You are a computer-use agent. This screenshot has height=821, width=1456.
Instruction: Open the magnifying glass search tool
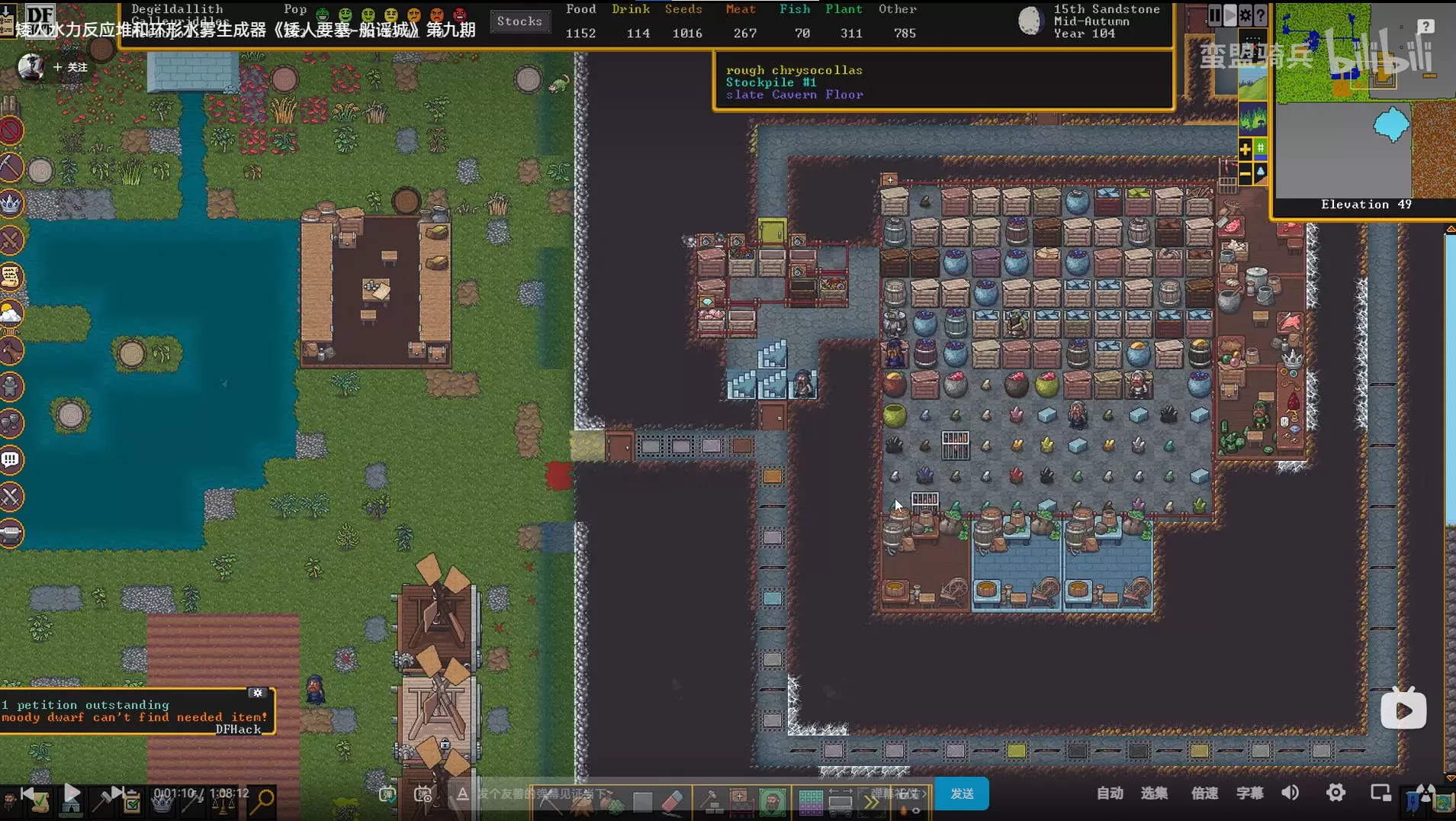264,800
